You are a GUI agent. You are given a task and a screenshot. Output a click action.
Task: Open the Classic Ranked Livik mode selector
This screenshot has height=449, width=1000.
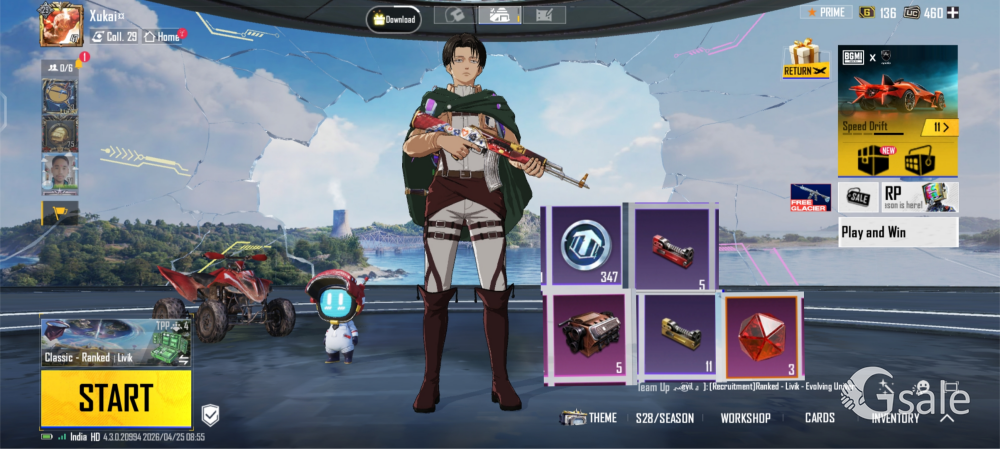click(115, 343)
